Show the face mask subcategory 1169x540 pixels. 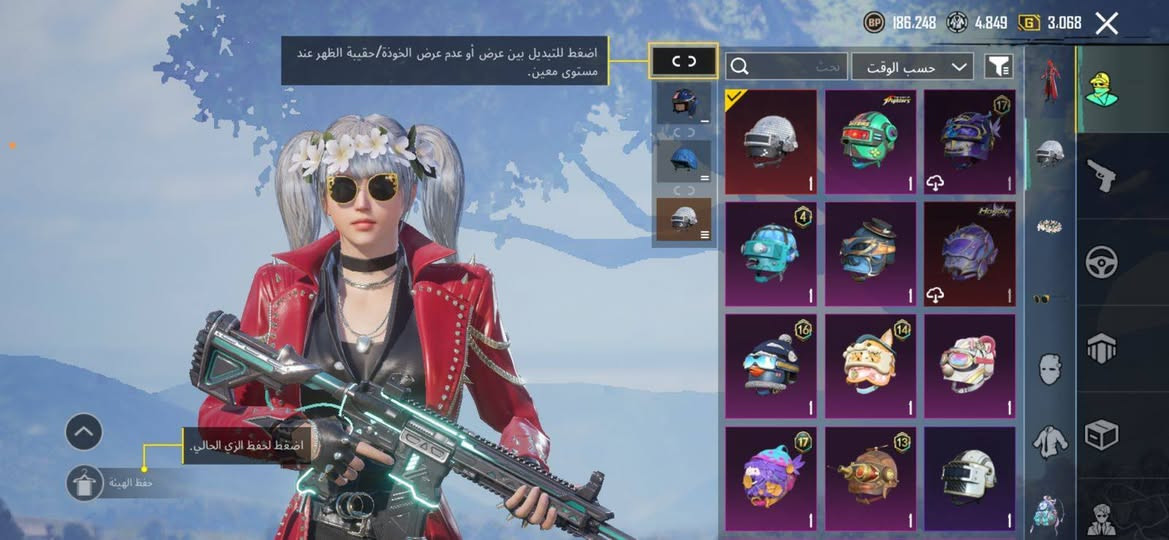click(x=1049, y=370)
